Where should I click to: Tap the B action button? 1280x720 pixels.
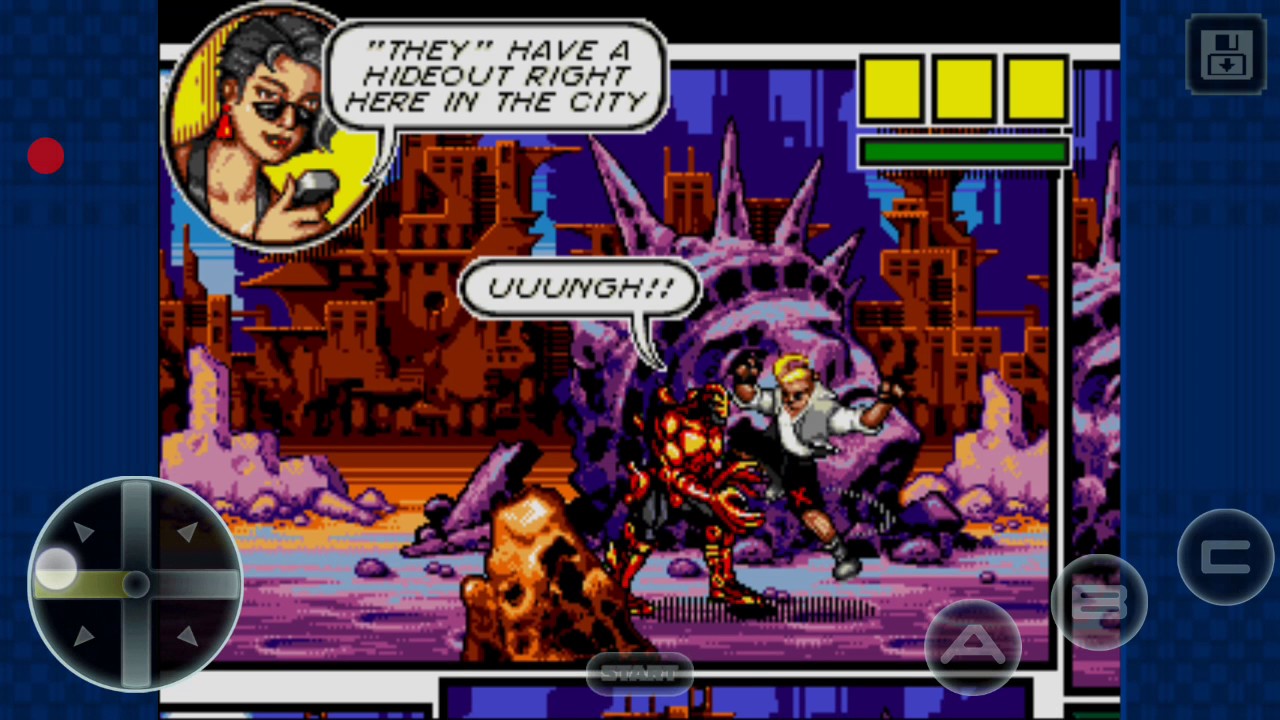(1099, 602)
